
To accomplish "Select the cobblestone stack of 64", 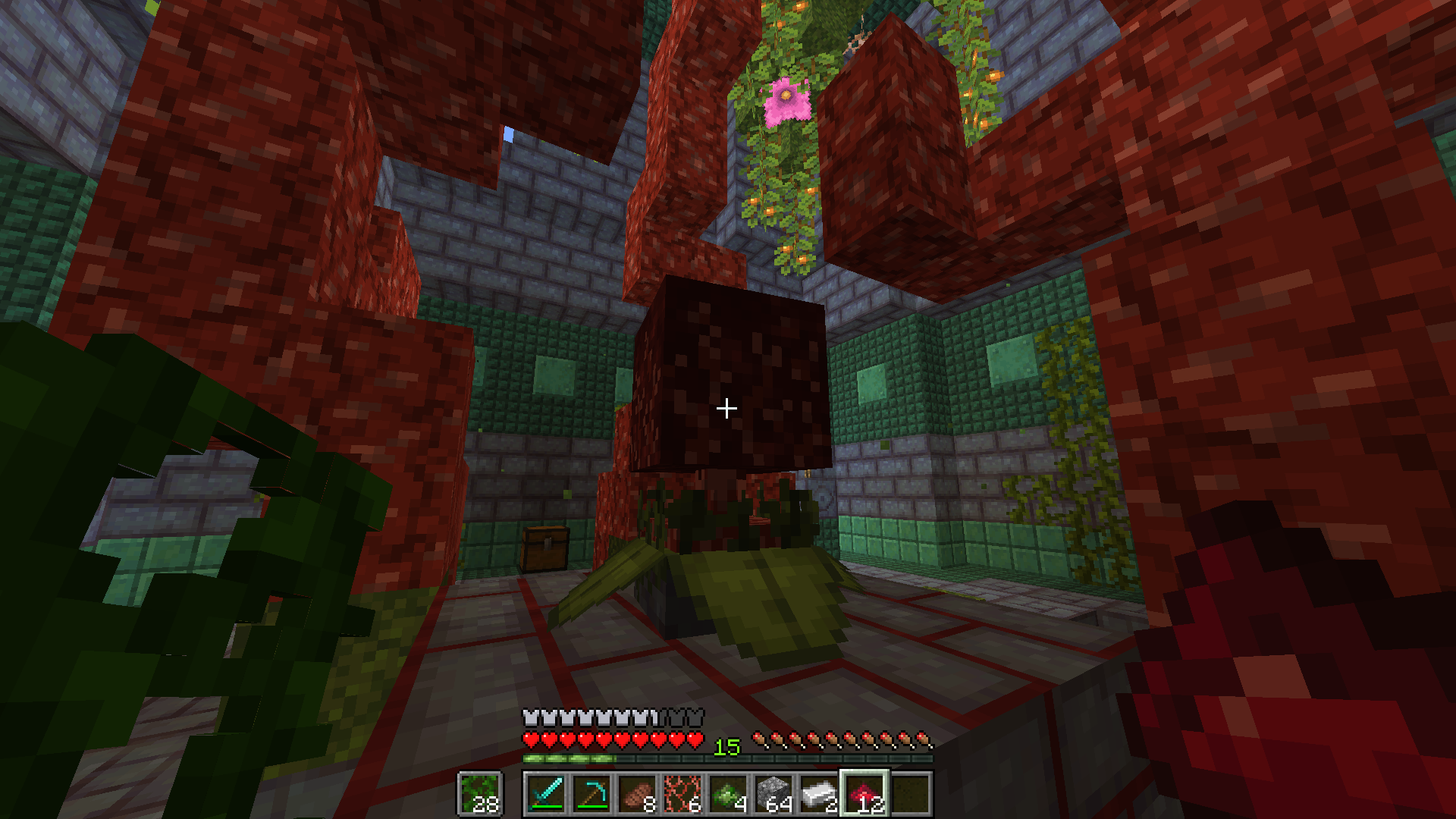I will pyautogui.click(x=773, y=794).
